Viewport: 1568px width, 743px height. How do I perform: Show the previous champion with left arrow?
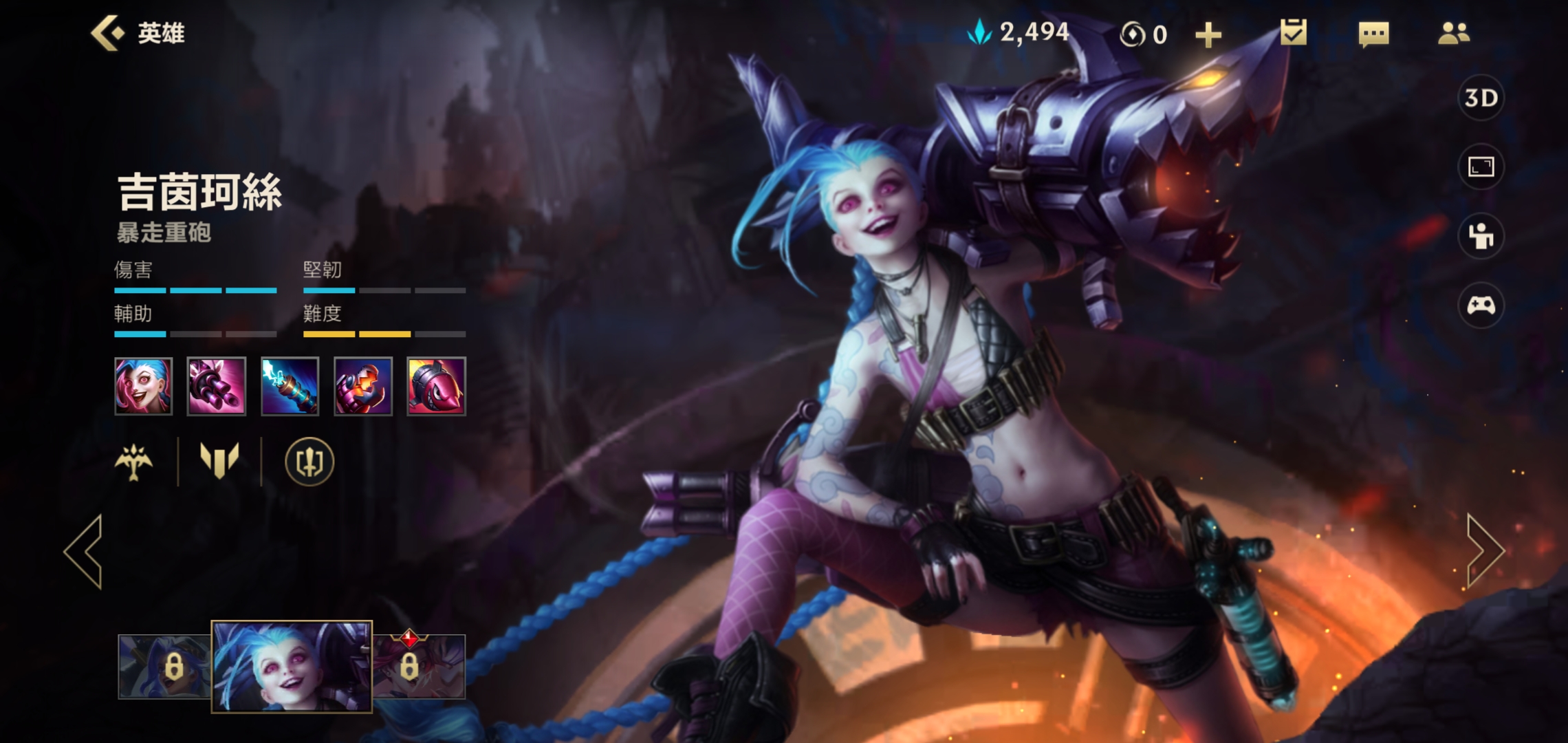tap(85, 551)
